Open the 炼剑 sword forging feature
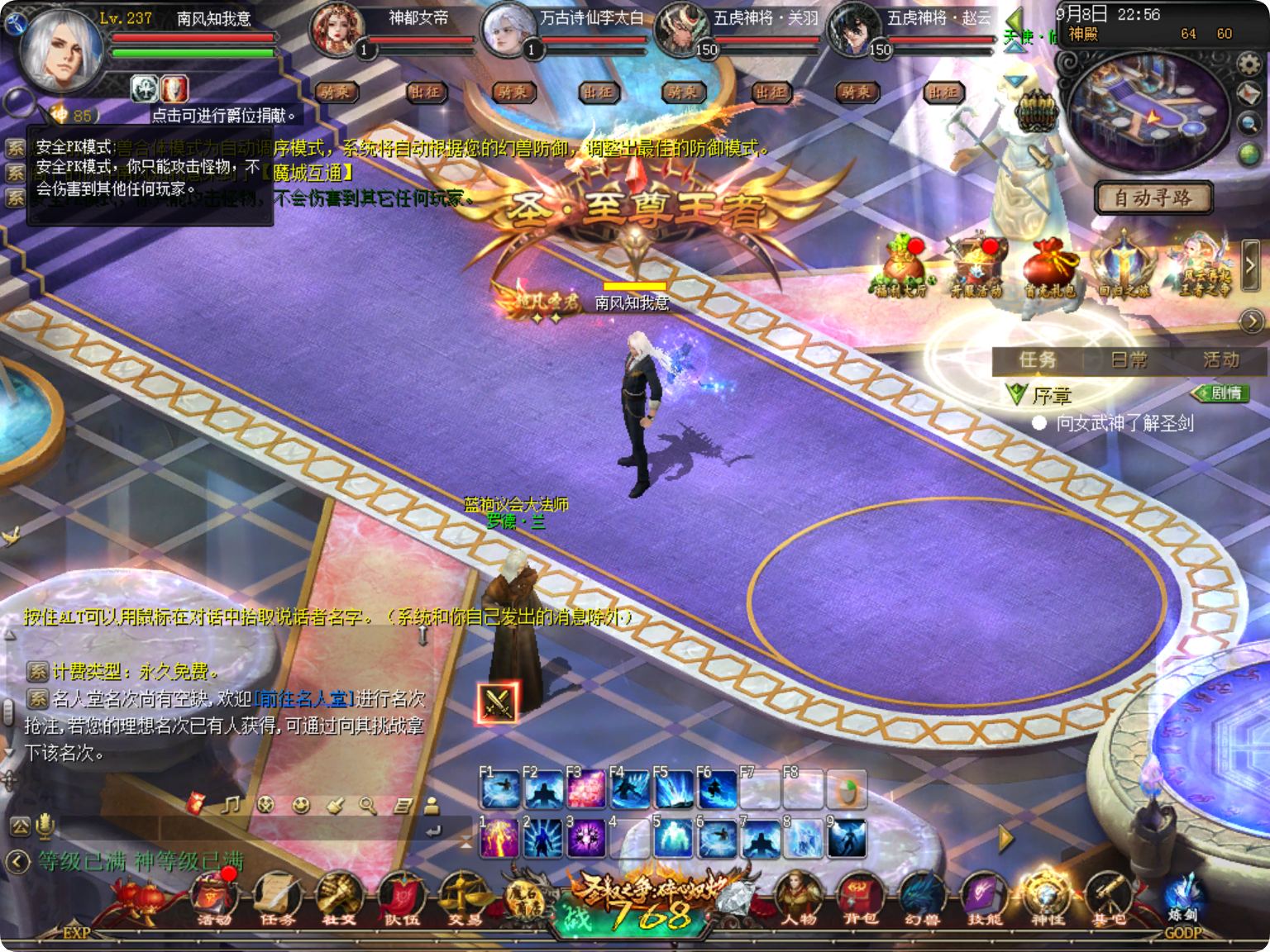 [1184, 909]
